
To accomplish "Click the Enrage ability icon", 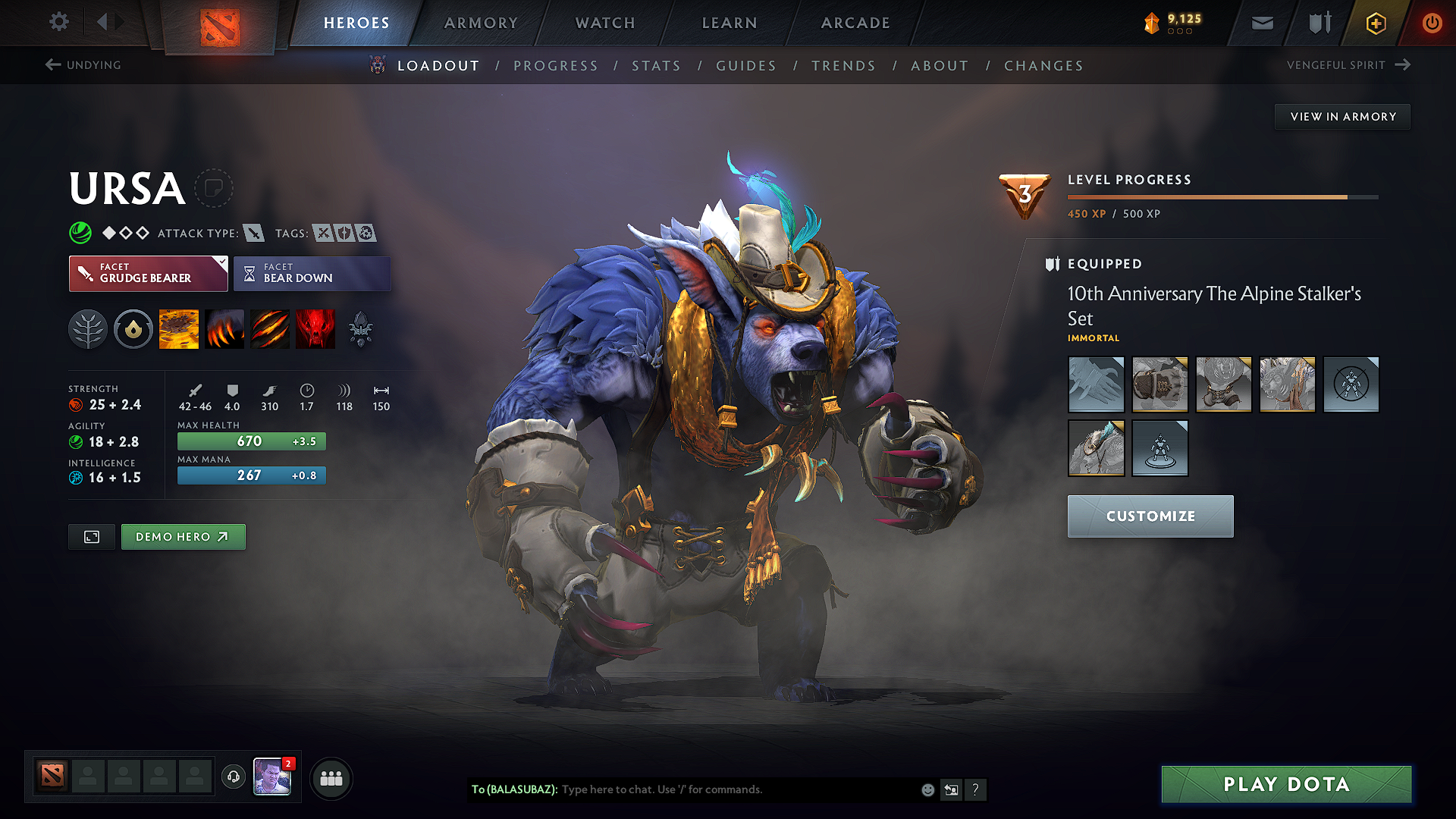I will tap(315, 328).
